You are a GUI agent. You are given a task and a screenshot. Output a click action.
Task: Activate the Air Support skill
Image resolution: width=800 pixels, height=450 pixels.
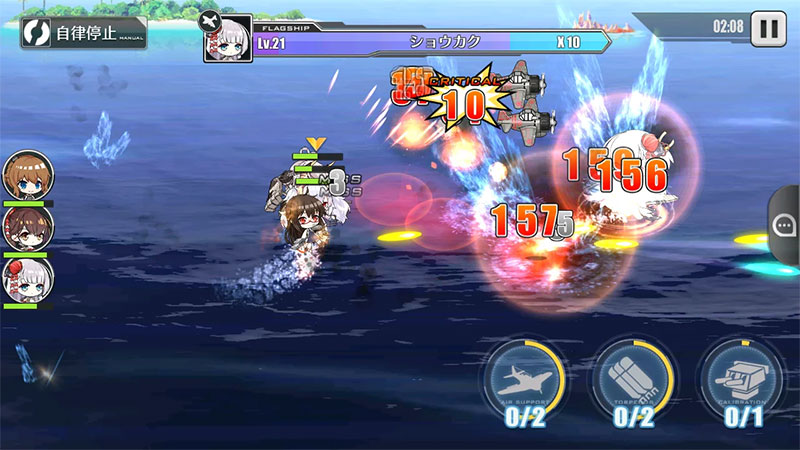click(x=525, y=381)
